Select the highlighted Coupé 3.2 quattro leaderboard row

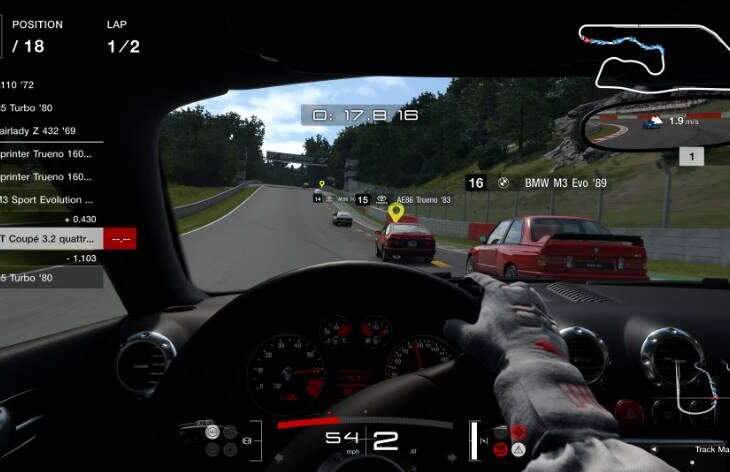coord(60,239)
